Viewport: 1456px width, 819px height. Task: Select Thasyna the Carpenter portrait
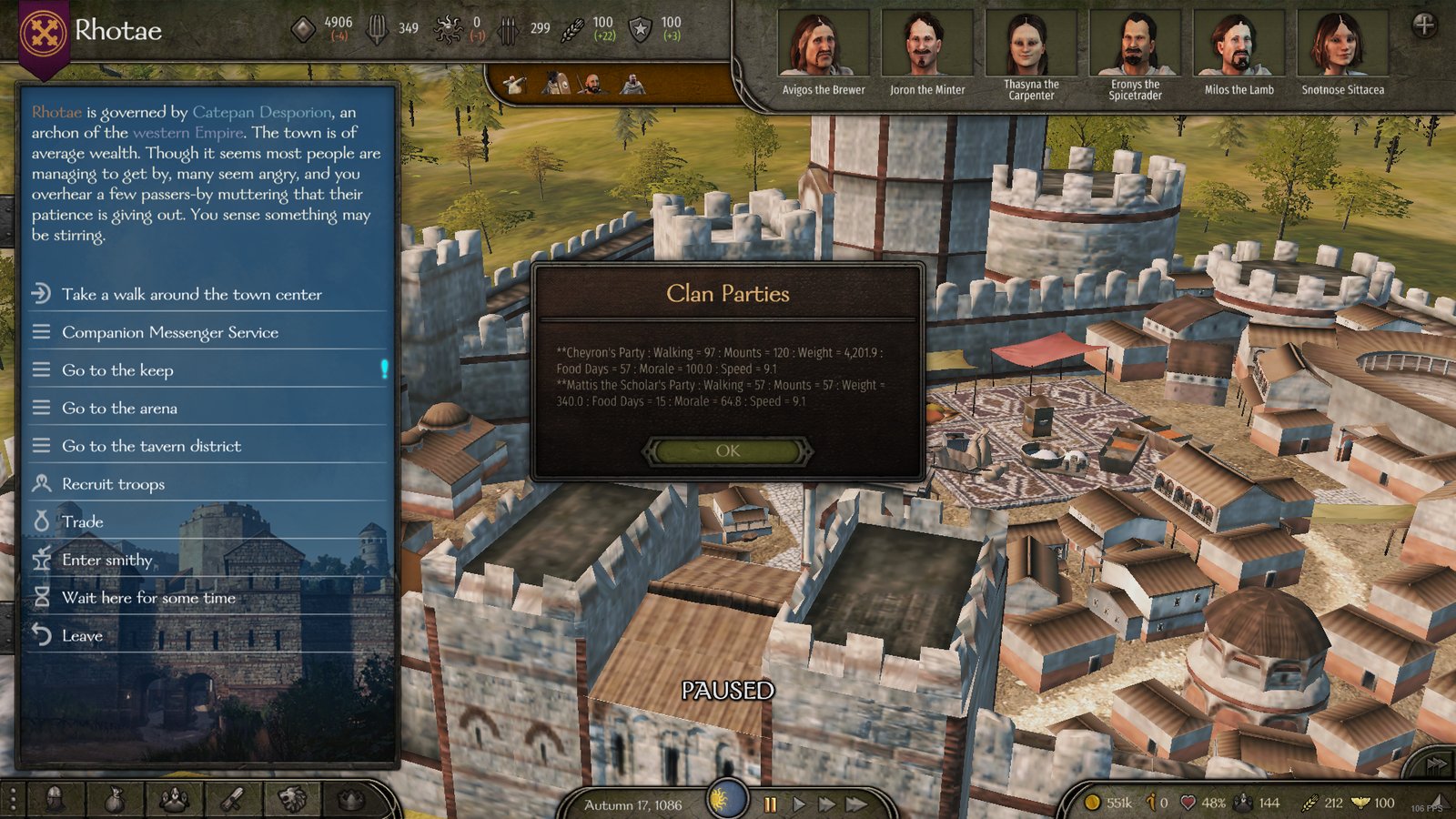[x=1031, y=45]
